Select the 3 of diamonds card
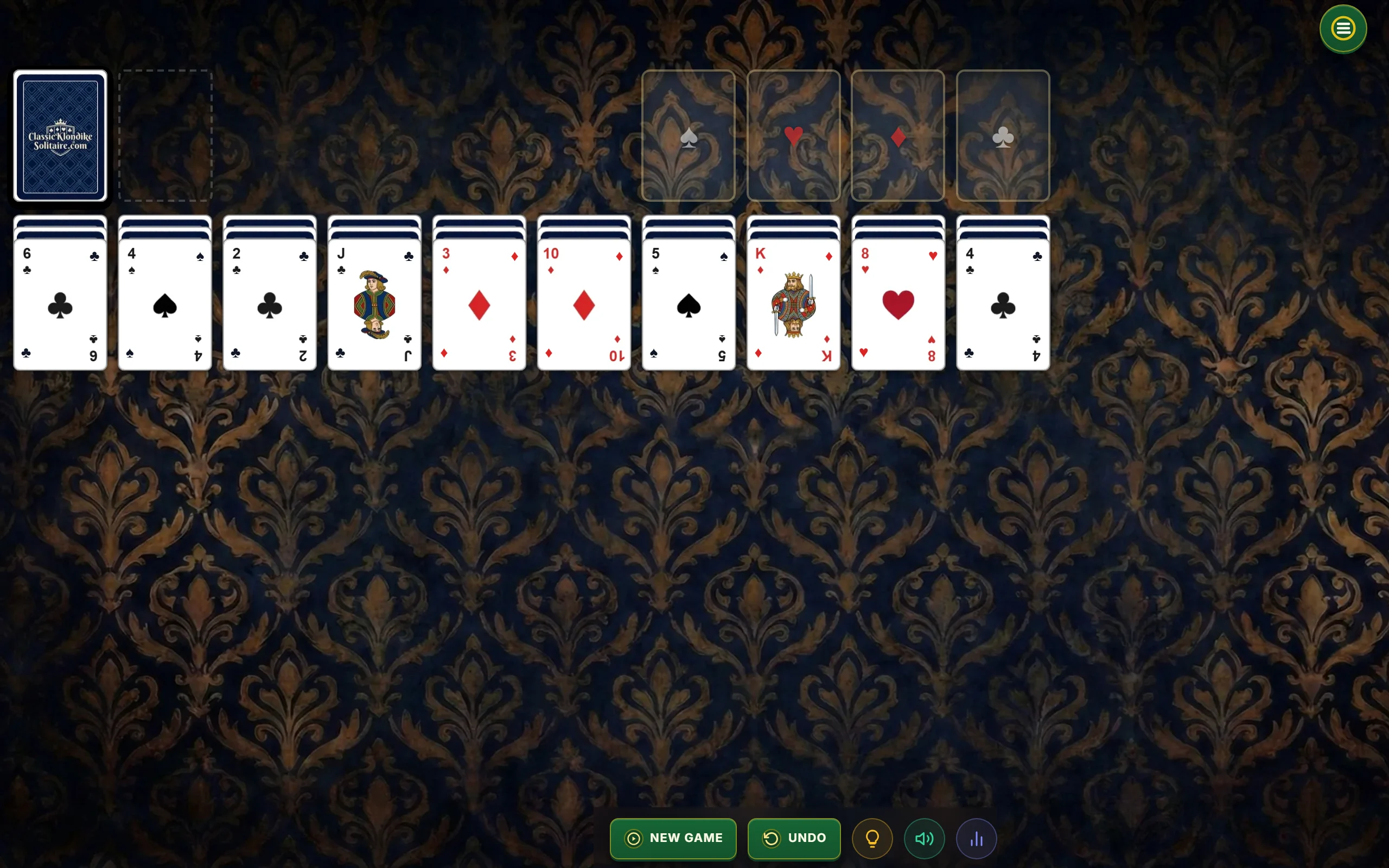Image resolution: width=1389 pixels, height=868 pixels. [479, 304]
